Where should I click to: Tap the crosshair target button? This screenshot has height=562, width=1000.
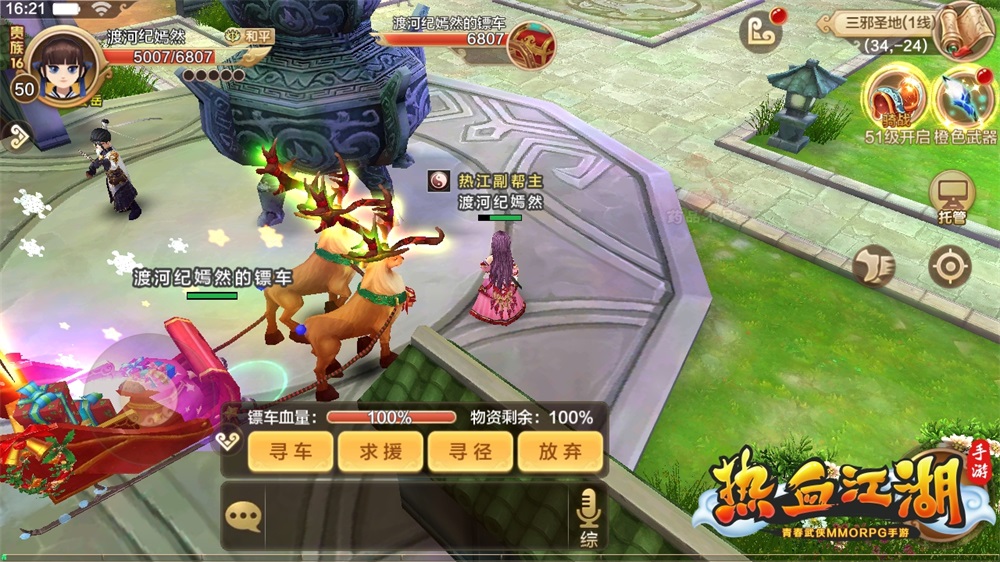coord(949,266)
